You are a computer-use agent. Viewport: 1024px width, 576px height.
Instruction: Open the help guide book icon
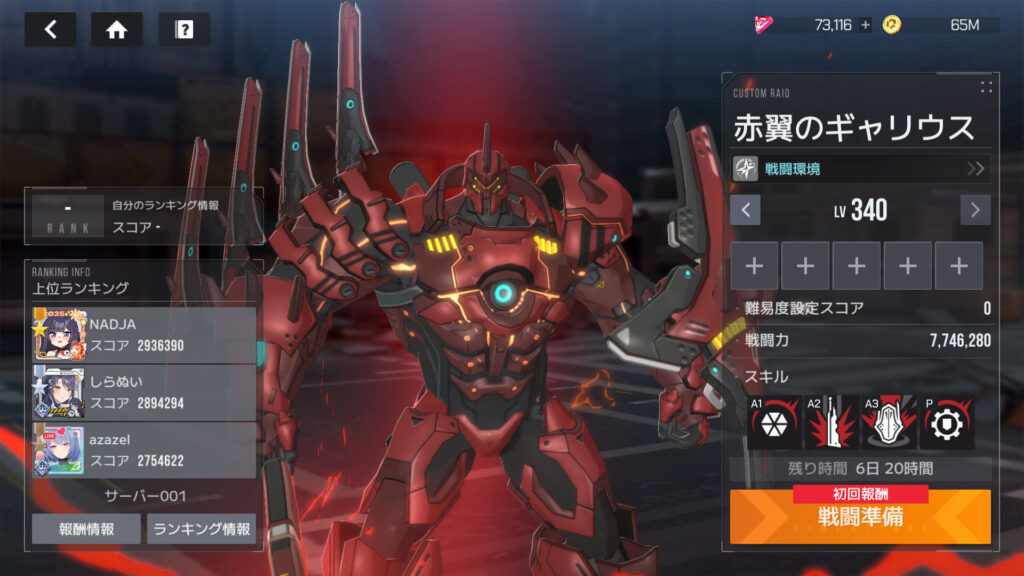coord(184,29)
